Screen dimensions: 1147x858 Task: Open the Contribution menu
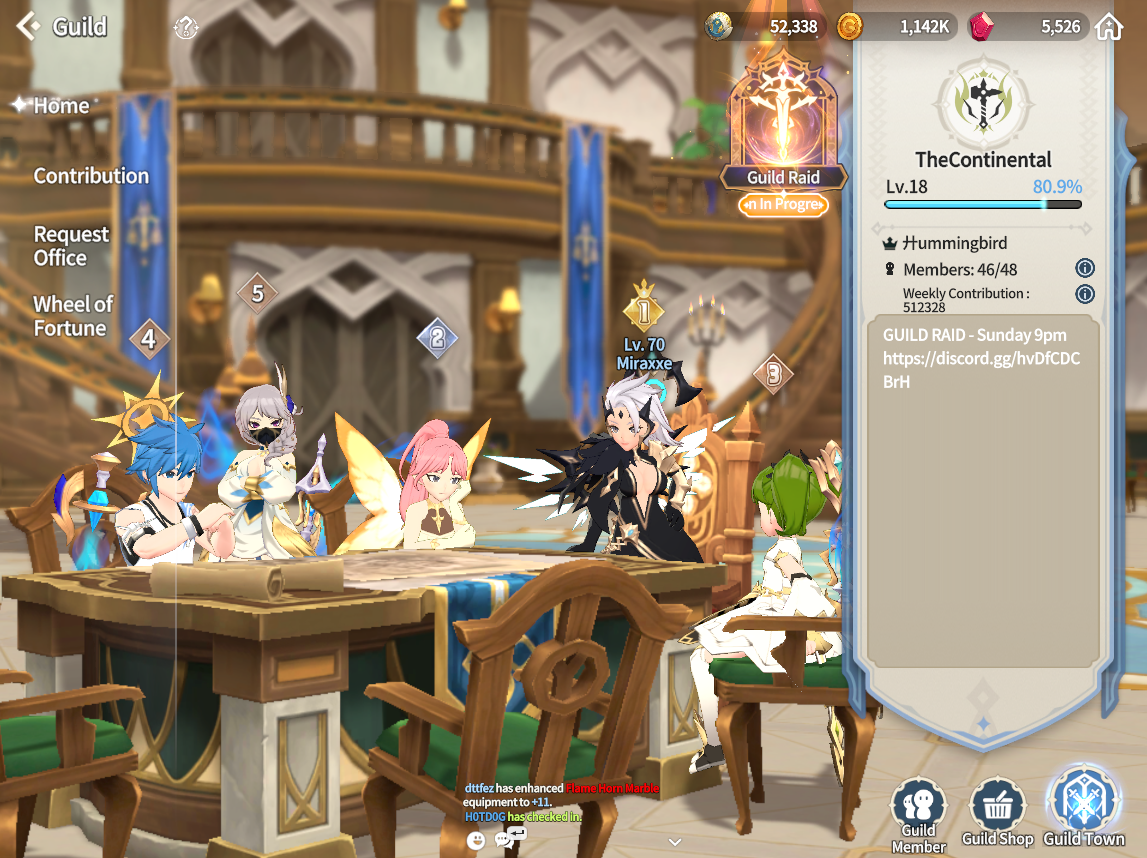pos(91,176)
